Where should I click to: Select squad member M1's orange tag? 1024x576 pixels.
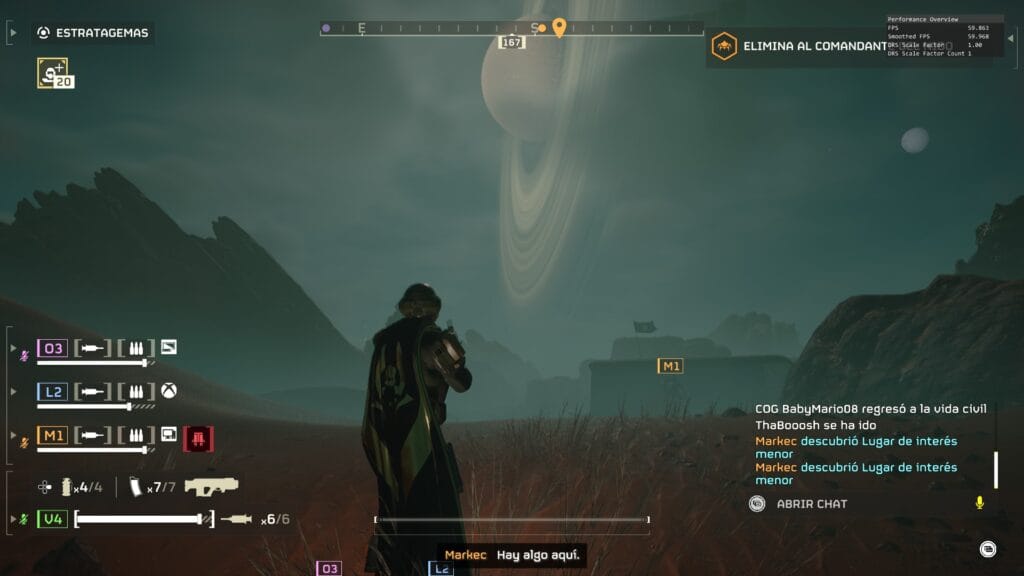(52, 435)
